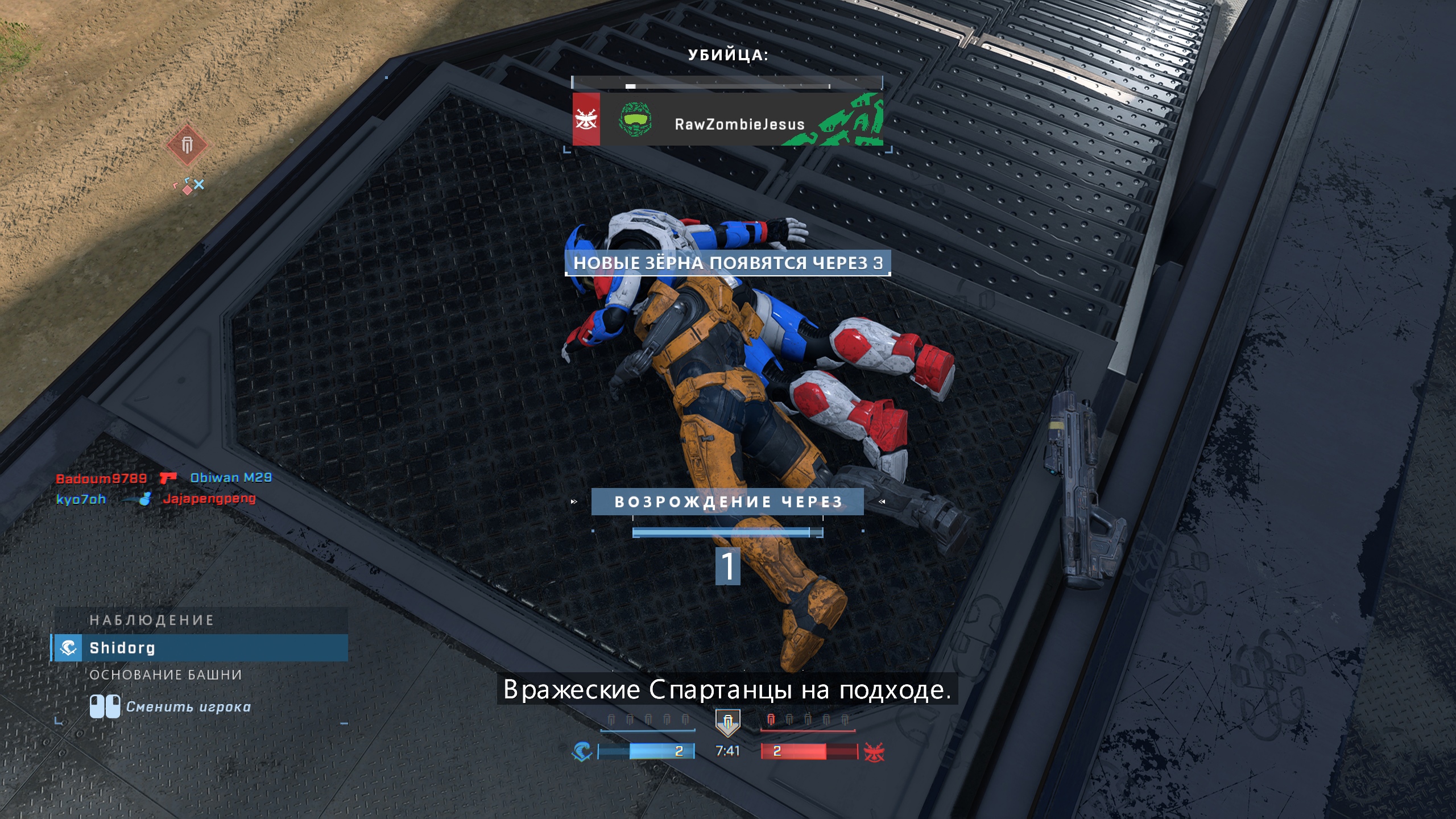Click the team emblem beside Shidorg's name

pos(68,647)
